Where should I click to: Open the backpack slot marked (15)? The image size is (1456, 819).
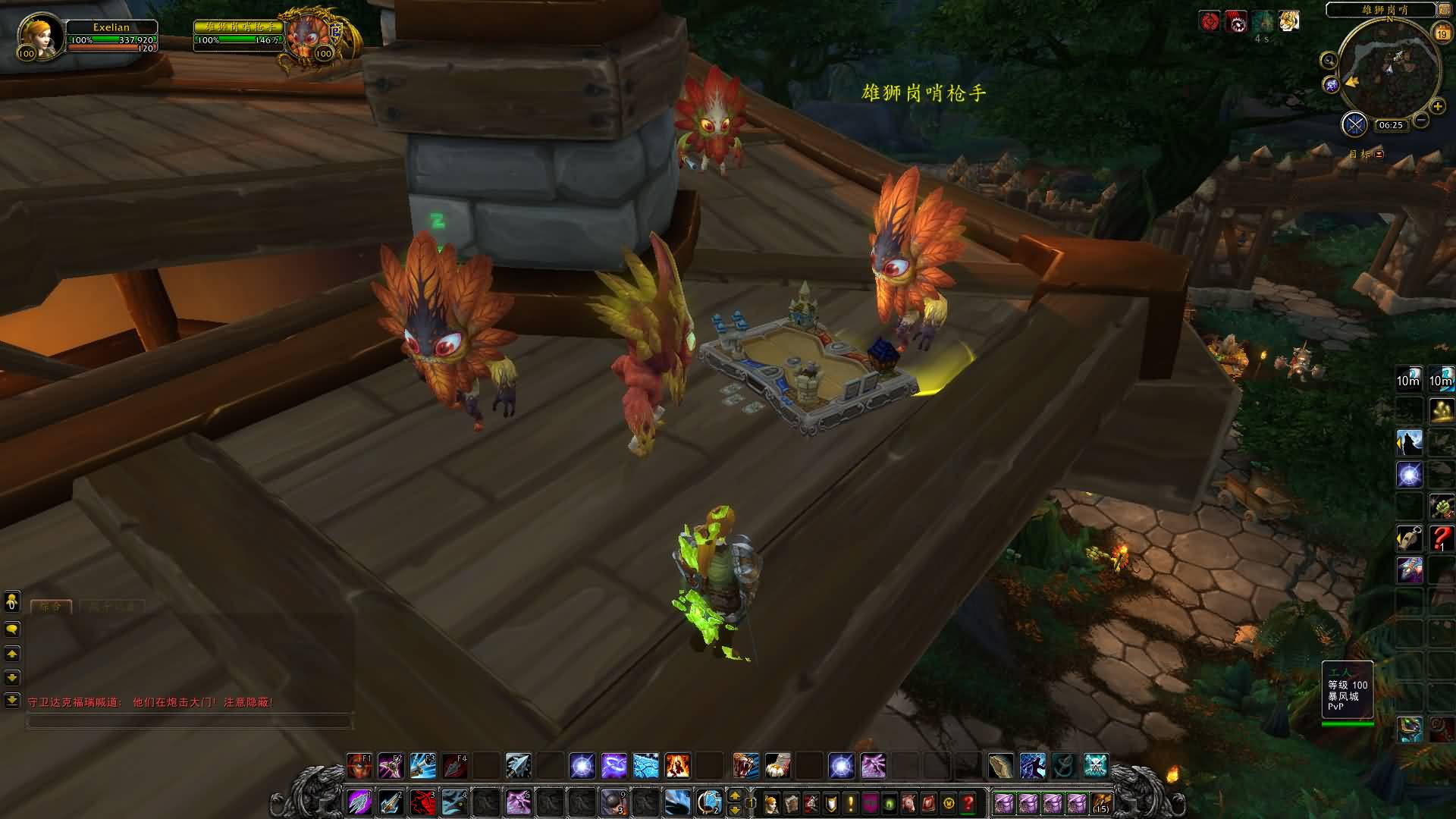point(1100,802)
